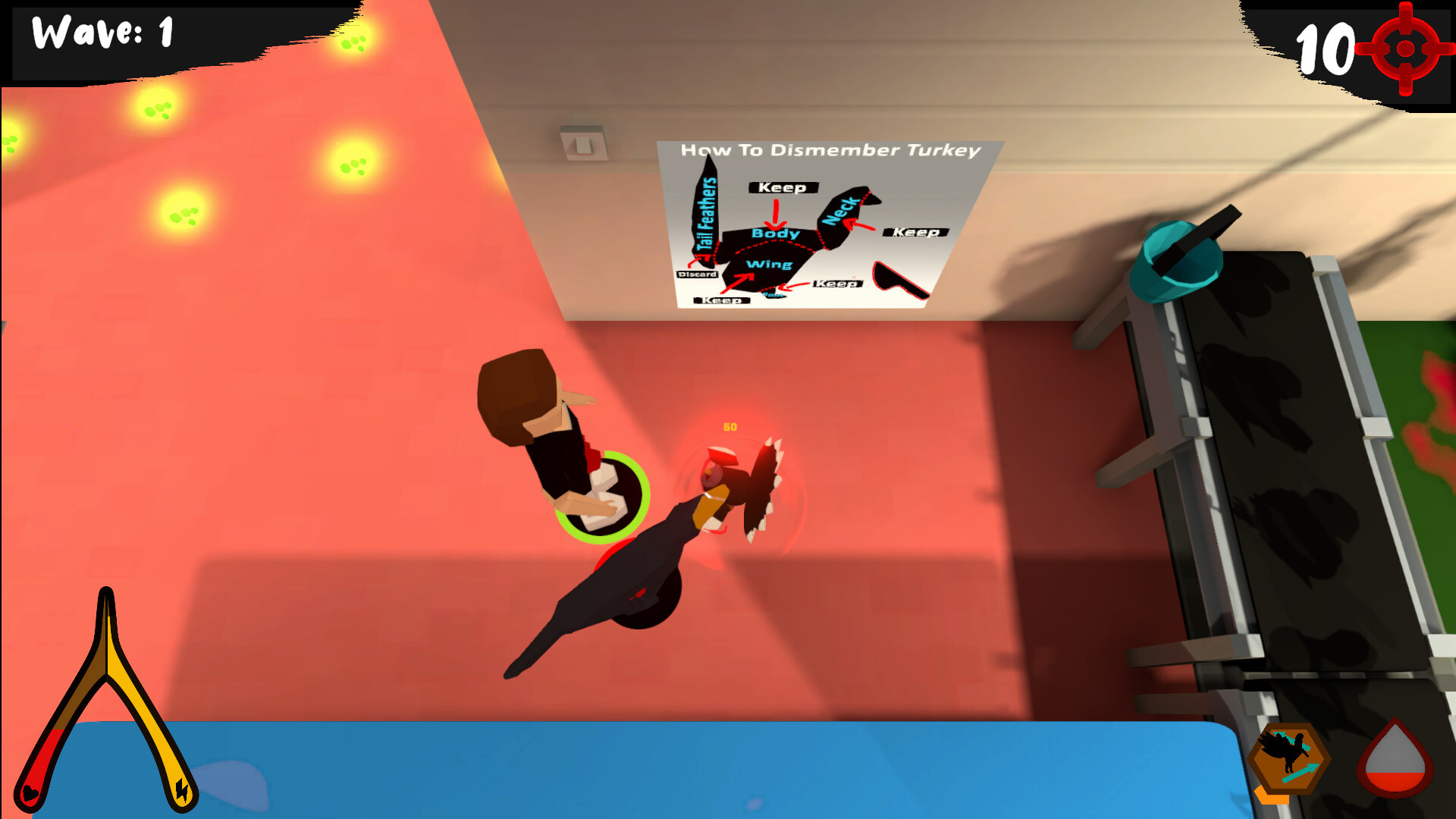This screenshot has width=1456, height=819.
Task: Click the Keep label beside the Neck
Action: (x=916, y=233)
